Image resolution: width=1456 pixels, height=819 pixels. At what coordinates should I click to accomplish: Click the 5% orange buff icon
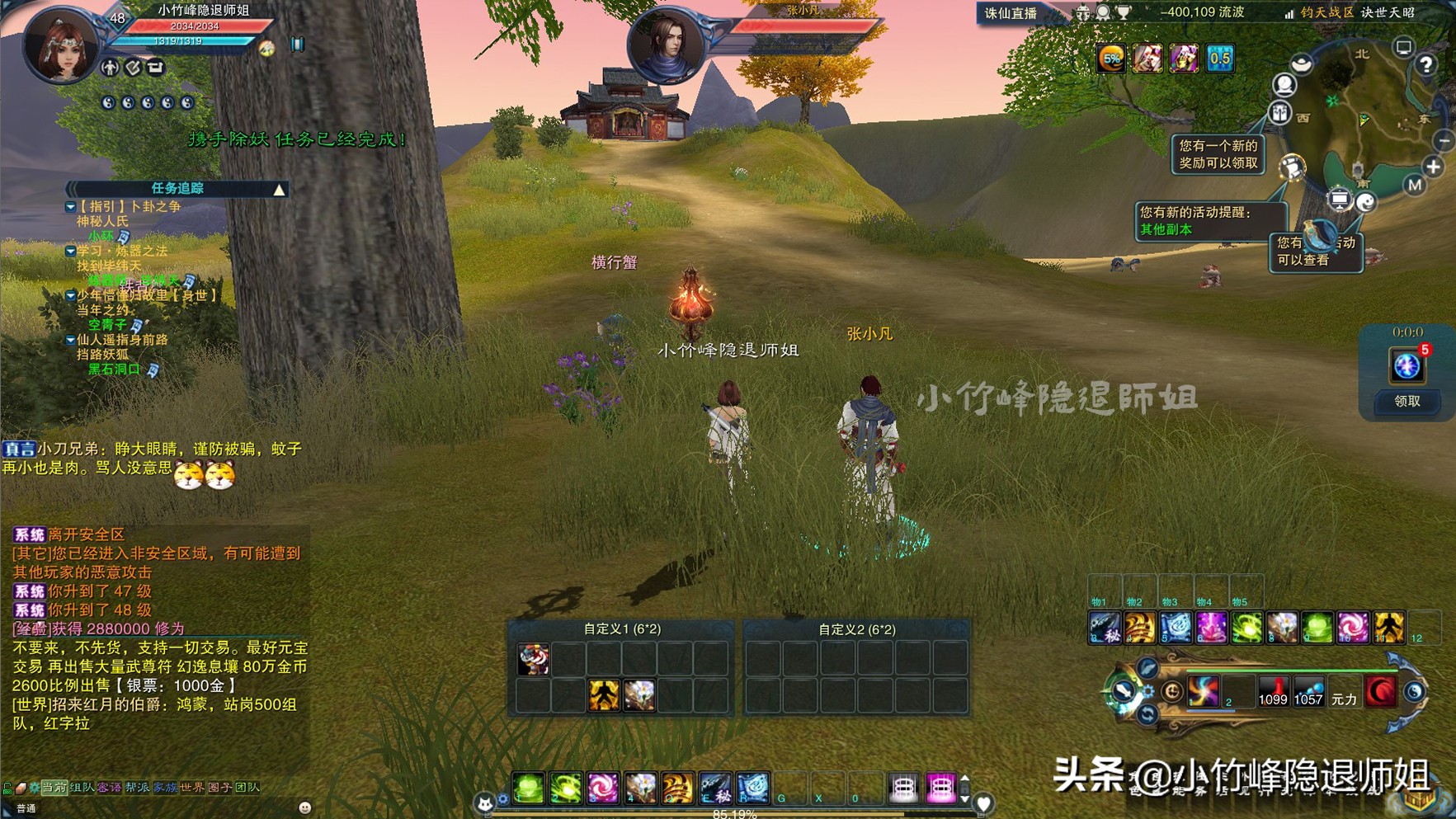tap(1112, 59)
